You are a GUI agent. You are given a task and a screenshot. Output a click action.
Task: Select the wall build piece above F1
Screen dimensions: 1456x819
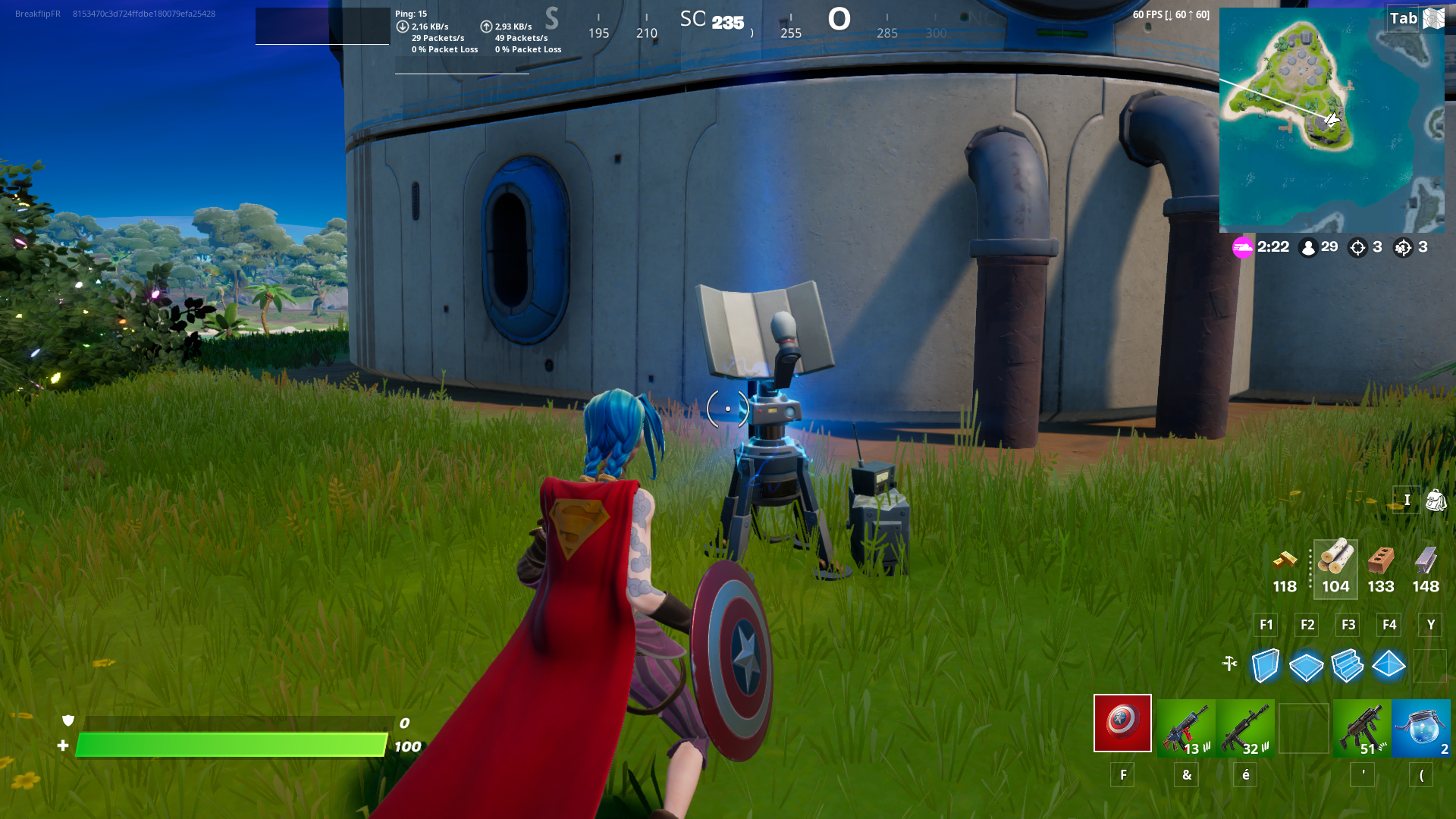tap(1265, 667)
